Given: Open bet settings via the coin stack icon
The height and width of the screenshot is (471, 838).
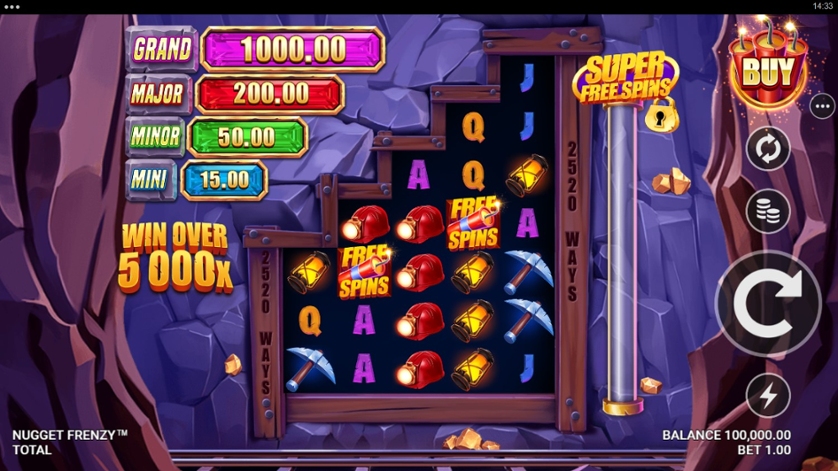Looking at the screenshot, I should pos(768,211).
